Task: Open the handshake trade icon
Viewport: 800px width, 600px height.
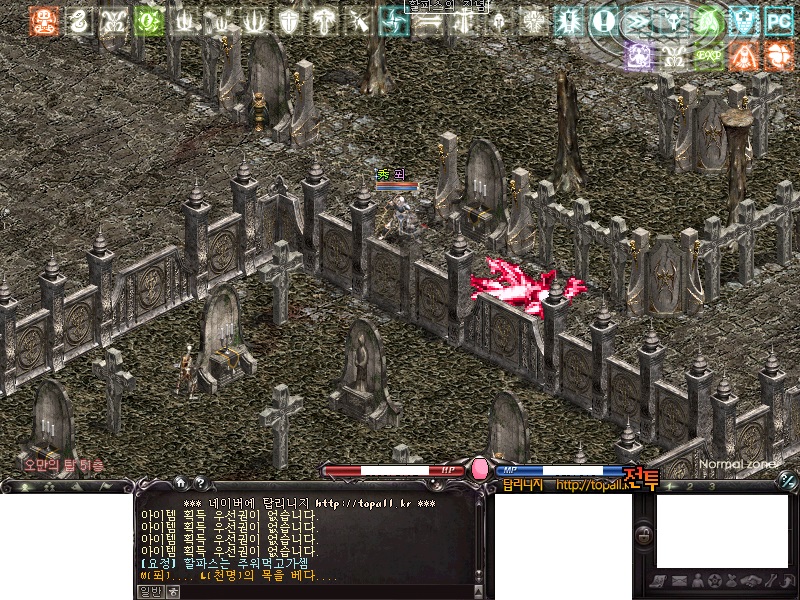Action: coord(751,581)
